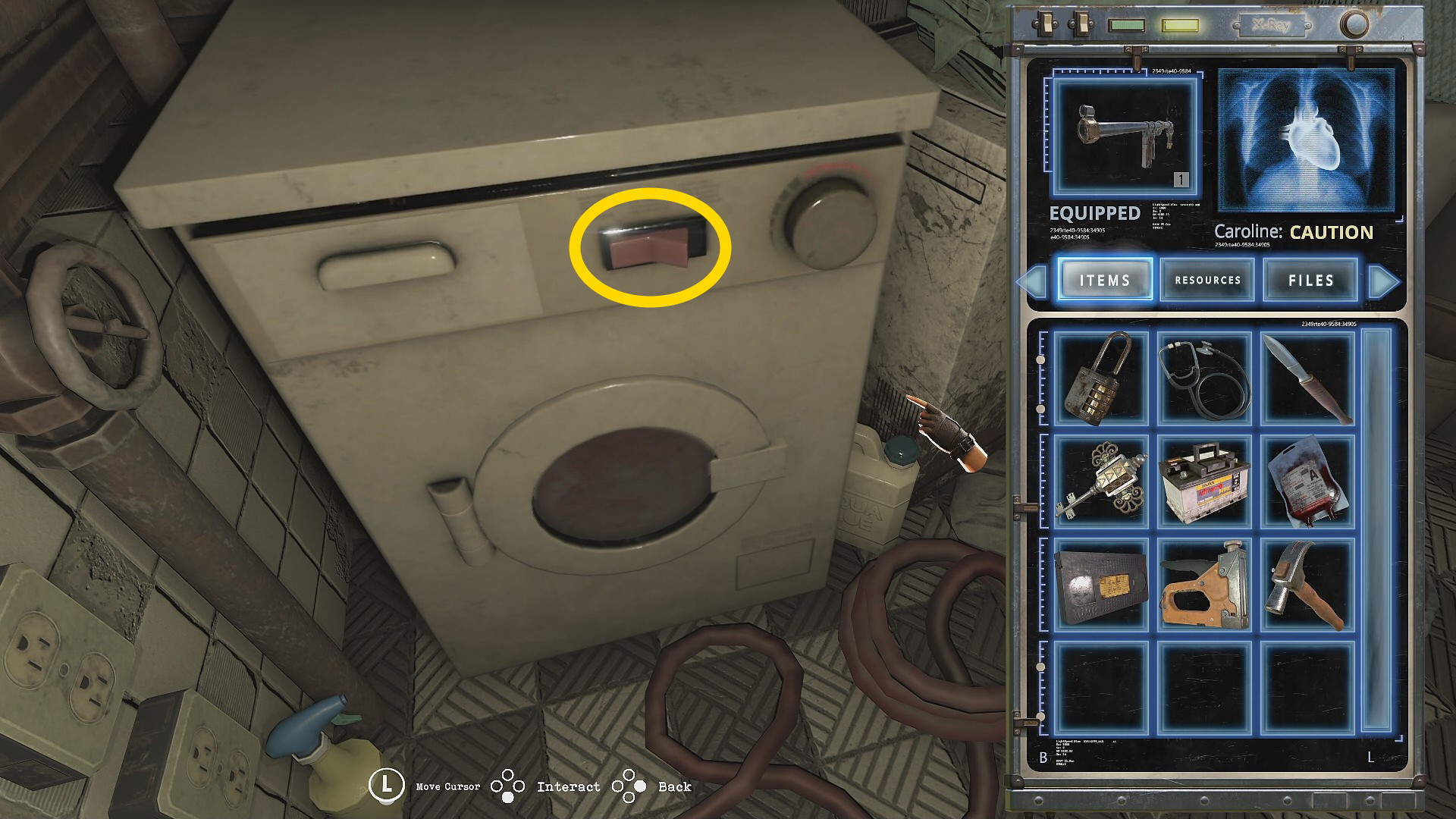Switch to the ITEMS tab
1456x819 pixels.
coord(1105,280)
